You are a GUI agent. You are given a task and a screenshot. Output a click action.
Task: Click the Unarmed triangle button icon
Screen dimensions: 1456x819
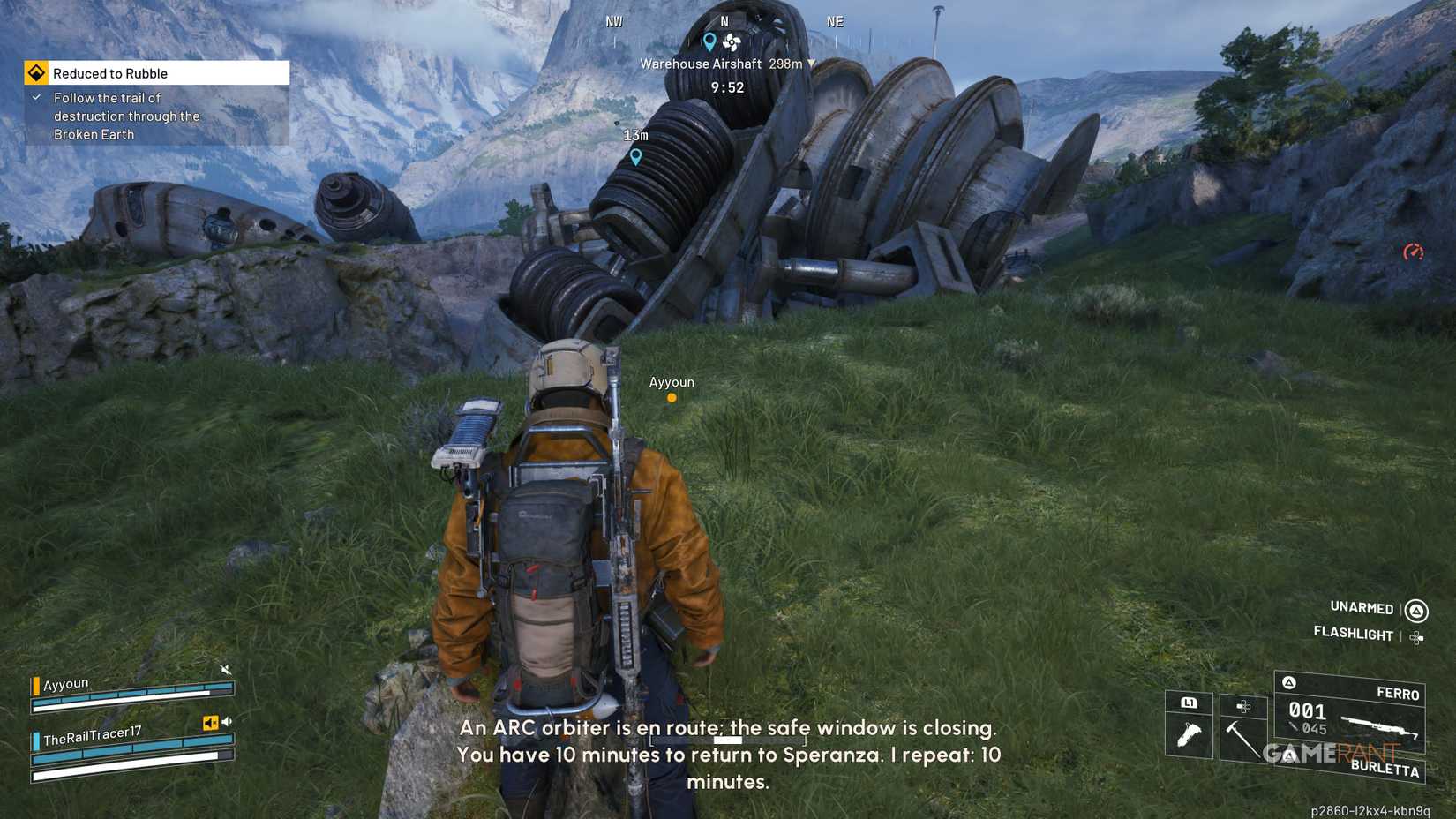(1417, 609)
